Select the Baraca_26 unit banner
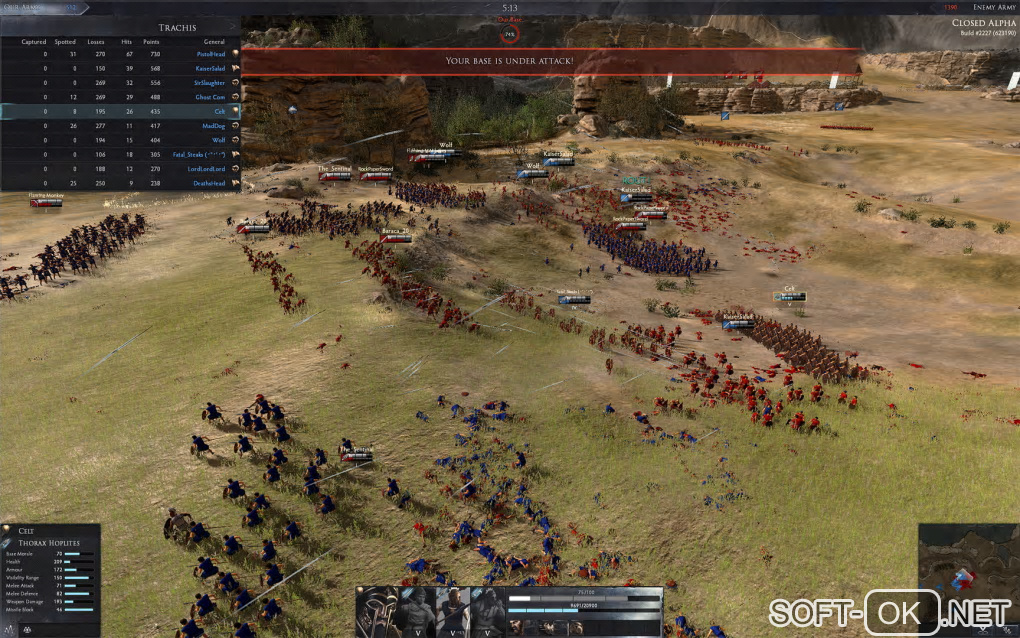Image resolution: width=1020 pixels, height=638 pixels. click(x=396, y=237)
